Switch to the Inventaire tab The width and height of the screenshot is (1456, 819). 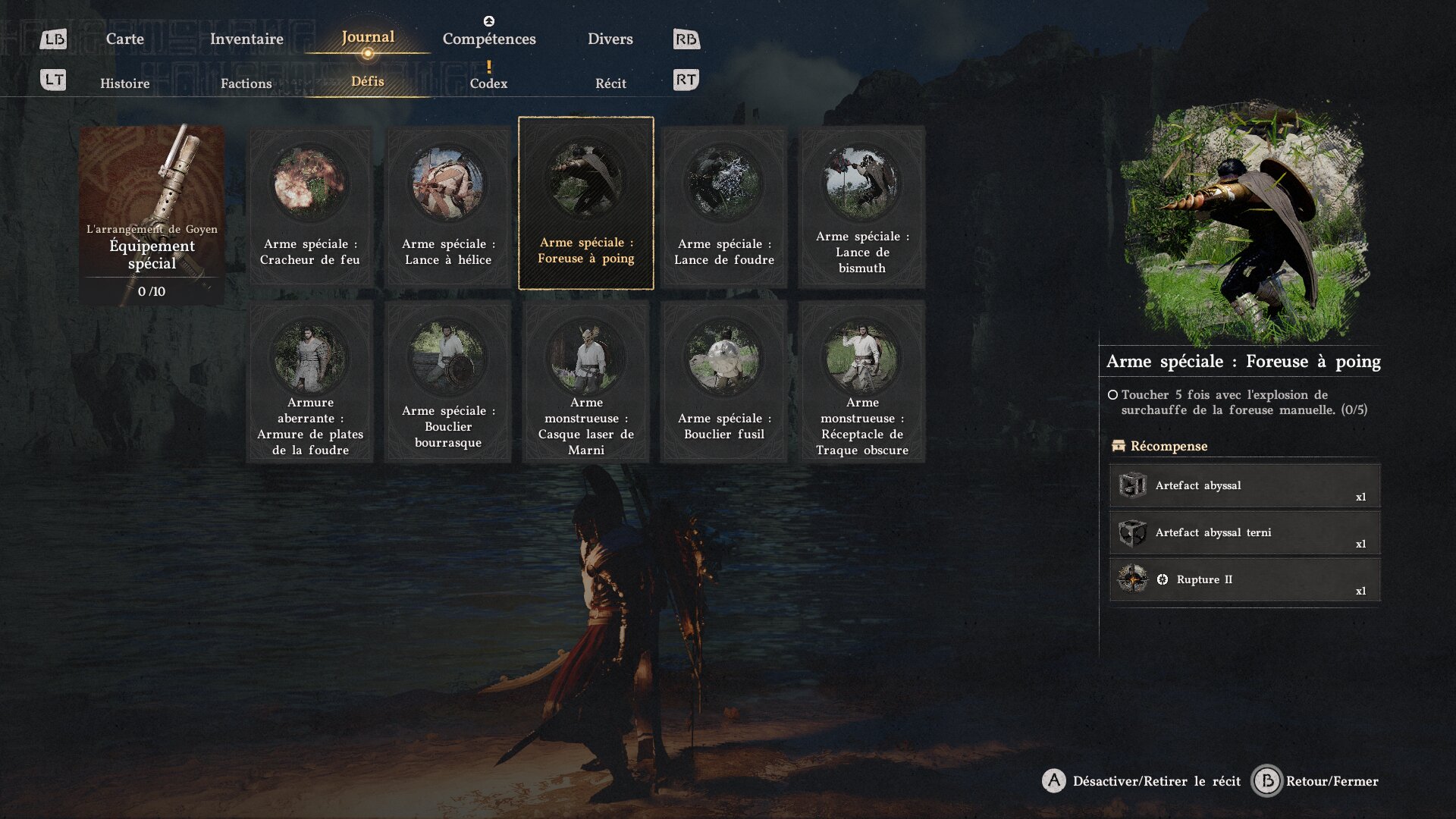click(x=246, y=39)
